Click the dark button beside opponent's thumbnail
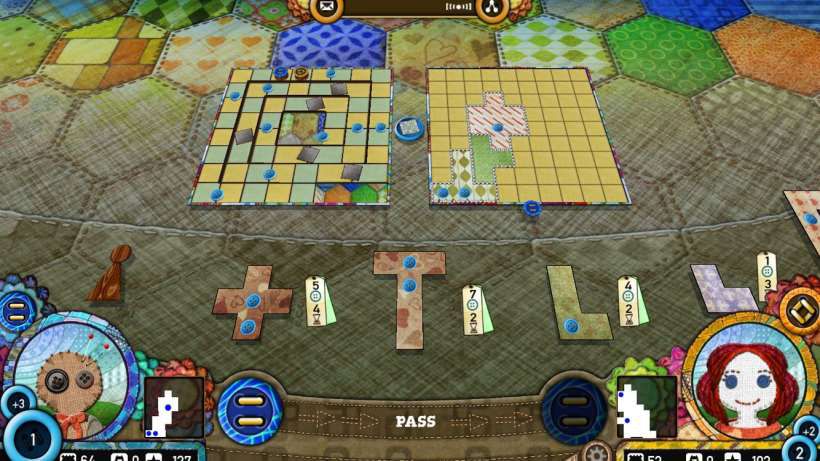Viewport: 820px width, 461px height. (574, 410)
